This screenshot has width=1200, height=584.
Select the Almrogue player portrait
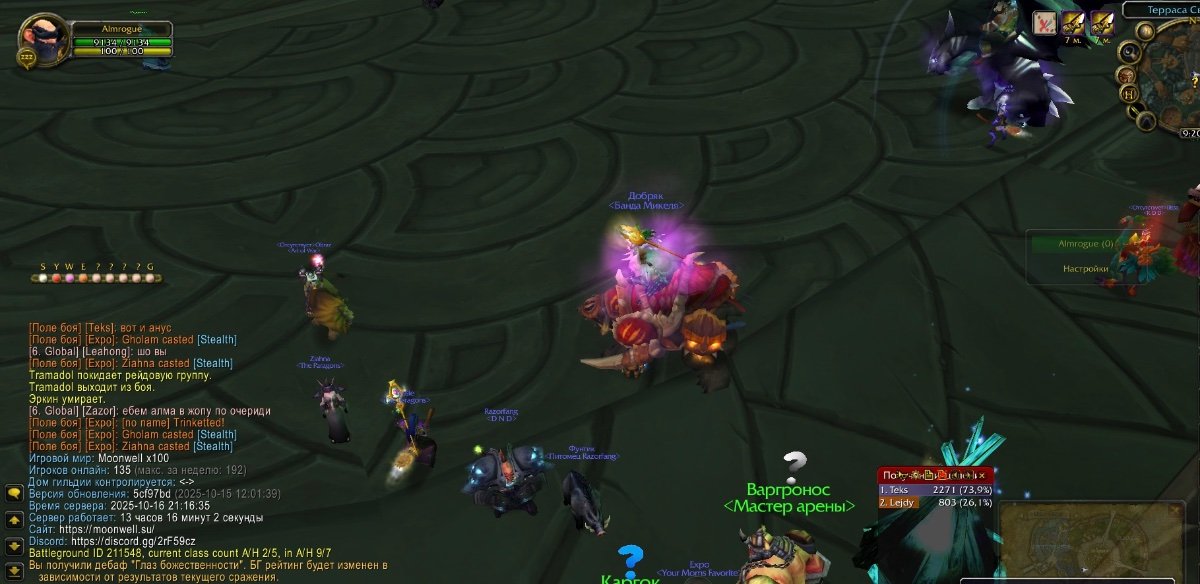tap(43, 37)
